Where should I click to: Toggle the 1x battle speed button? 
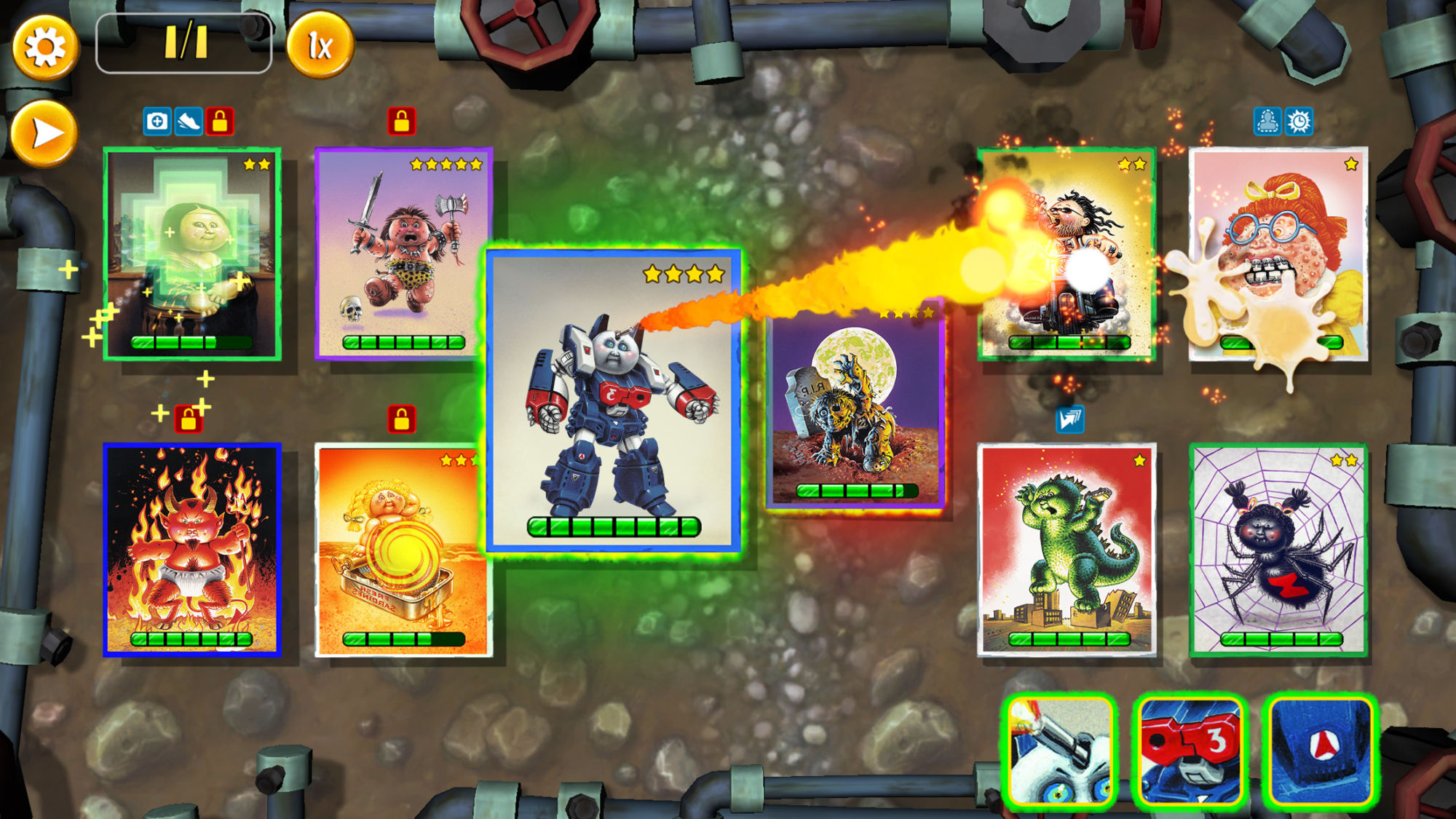tap(320, 46)
